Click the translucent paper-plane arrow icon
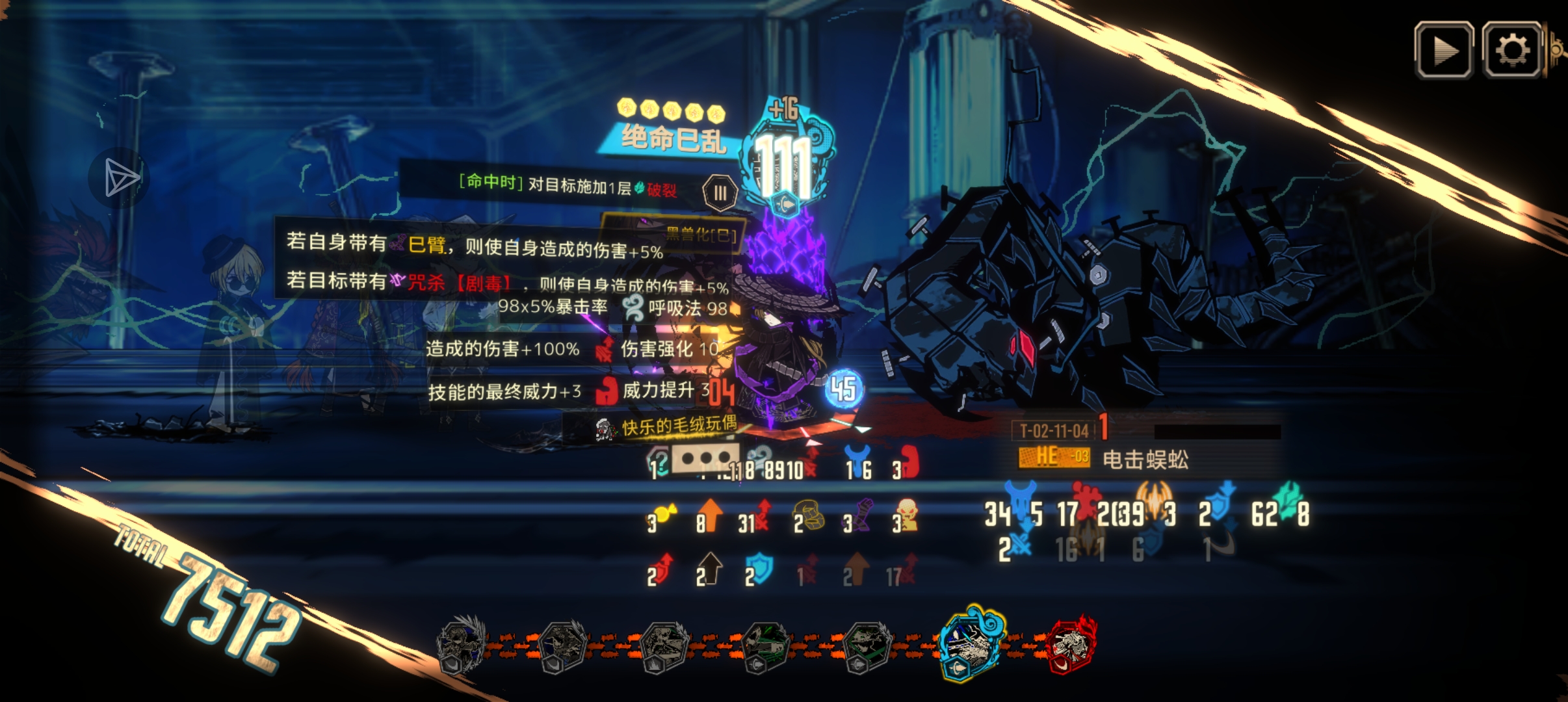 [x=120, y=177]
